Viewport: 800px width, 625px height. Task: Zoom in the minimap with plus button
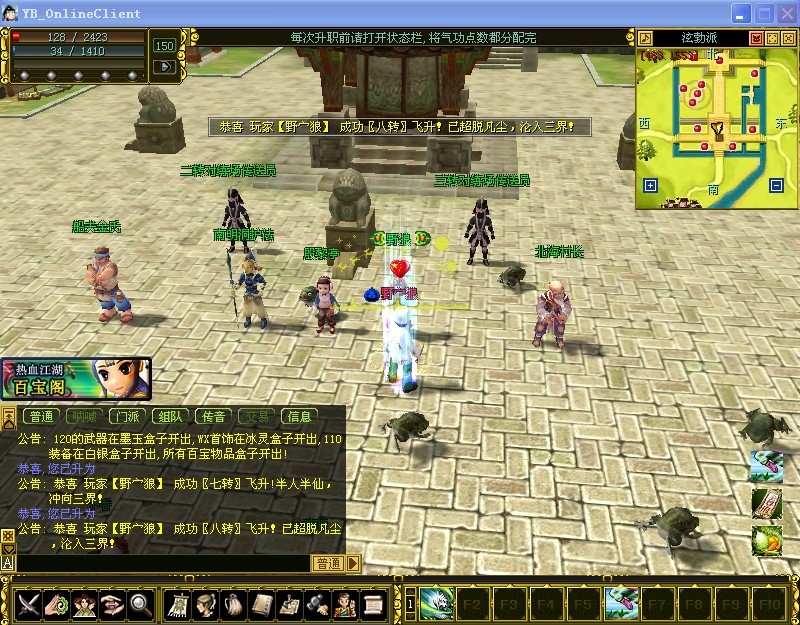click(x=651, y=185)
